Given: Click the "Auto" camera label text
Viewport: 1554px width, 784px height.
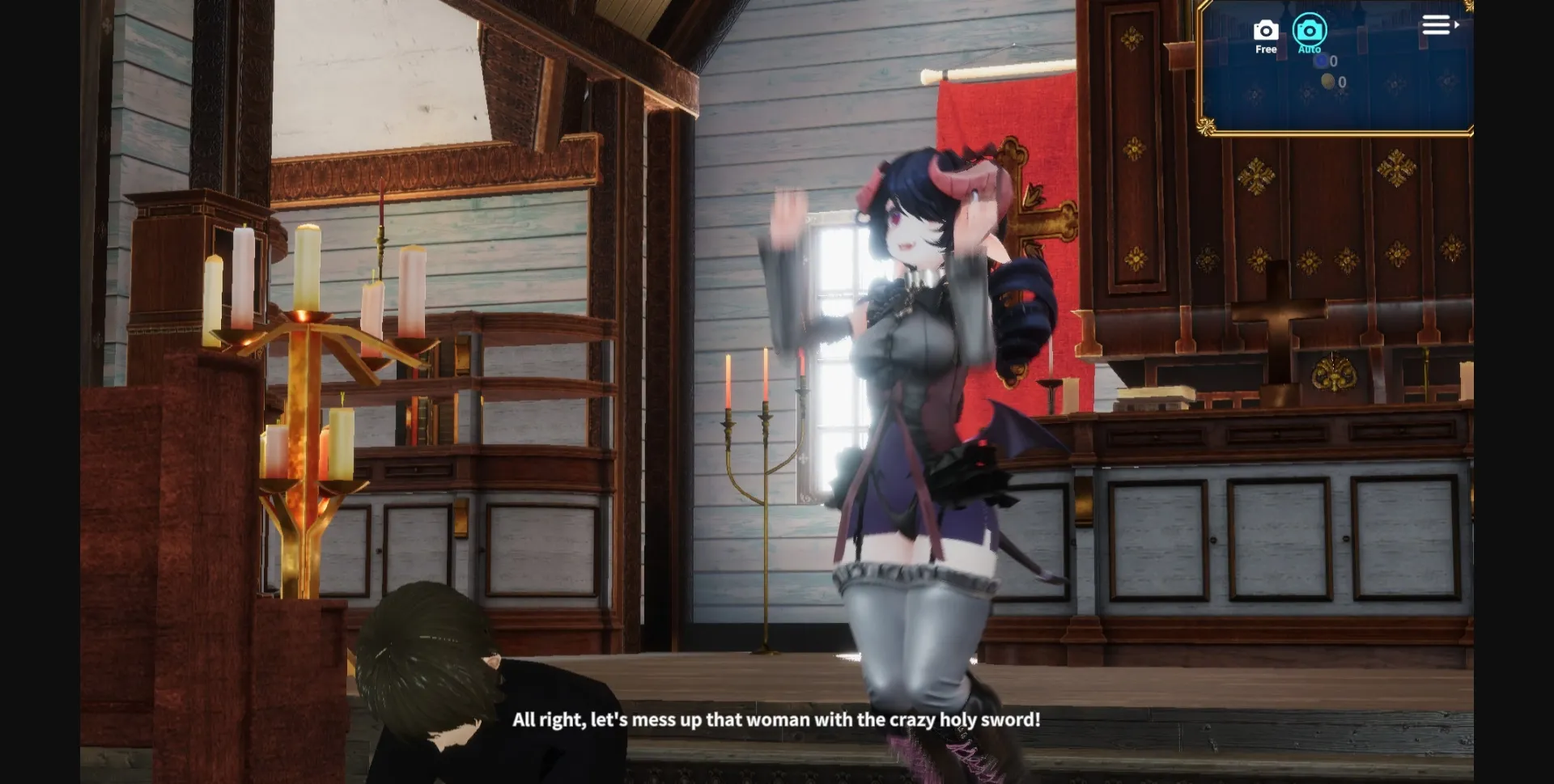Looking at the screenshot, I should (x=1310, y=49).
